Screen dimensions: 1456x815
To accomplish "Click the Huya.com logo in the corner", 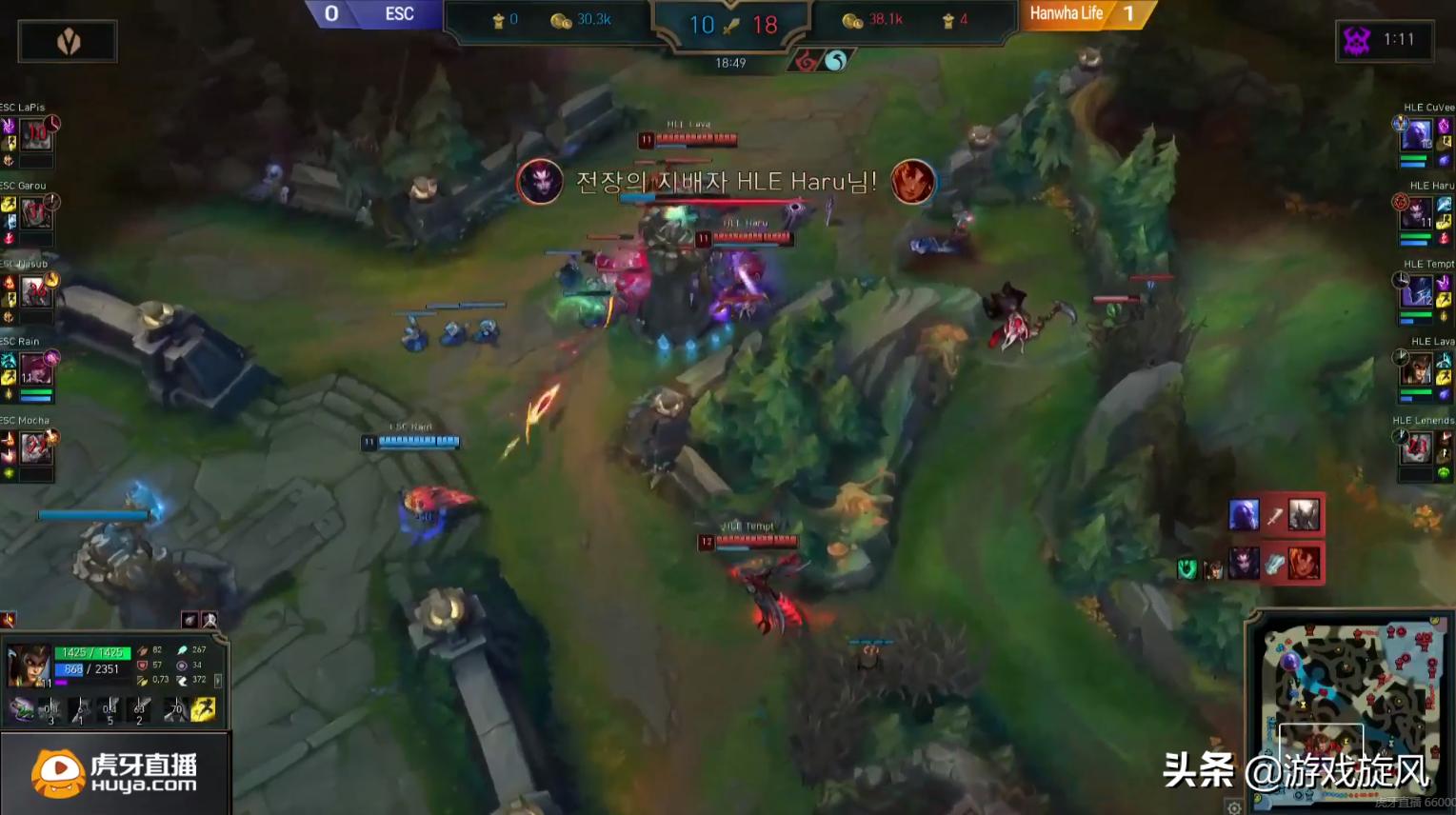I will [x=114, y=771].
